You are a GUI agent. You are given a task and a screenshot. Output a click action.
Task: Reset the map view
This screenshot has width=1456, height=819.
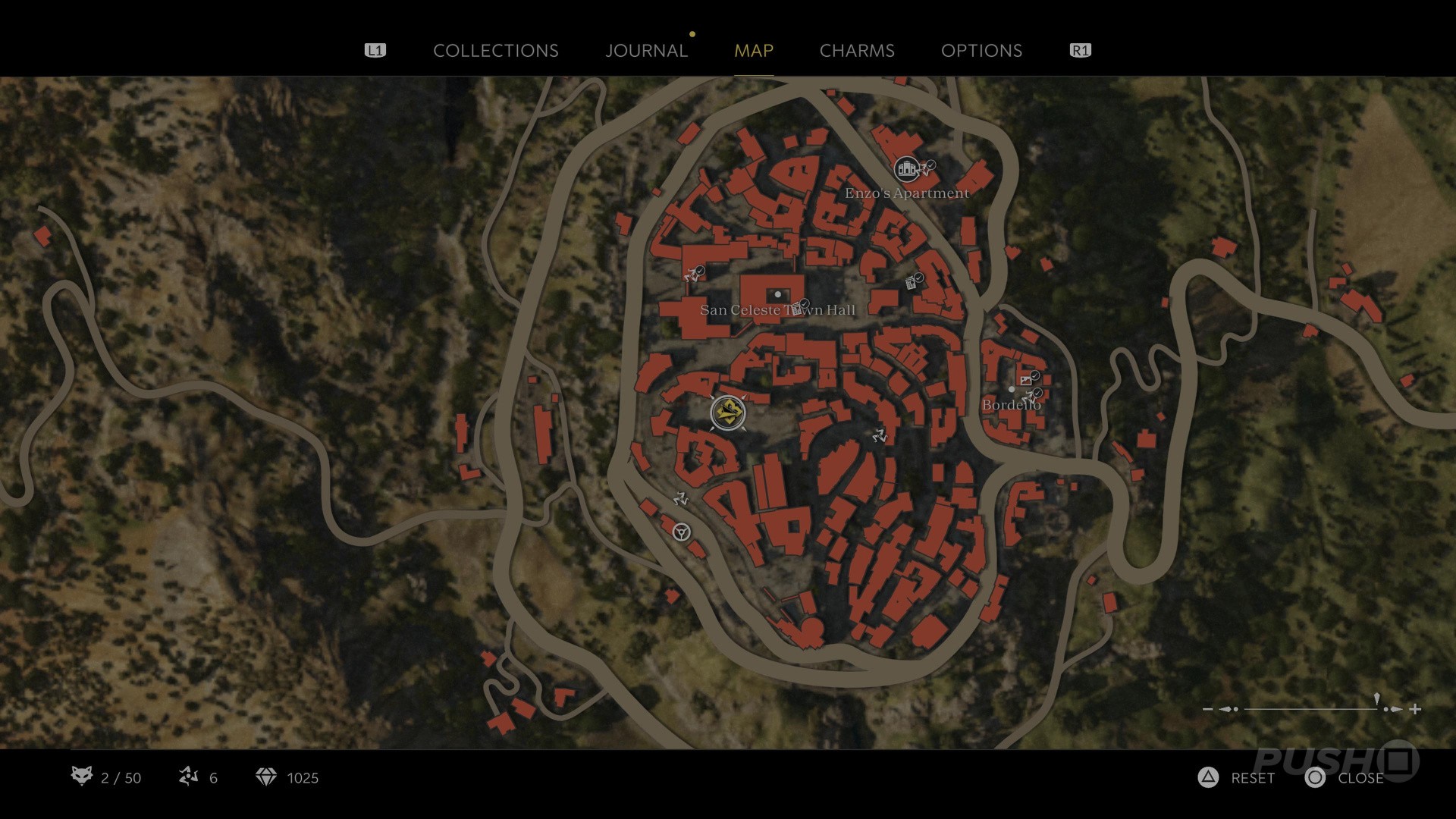1236,778
